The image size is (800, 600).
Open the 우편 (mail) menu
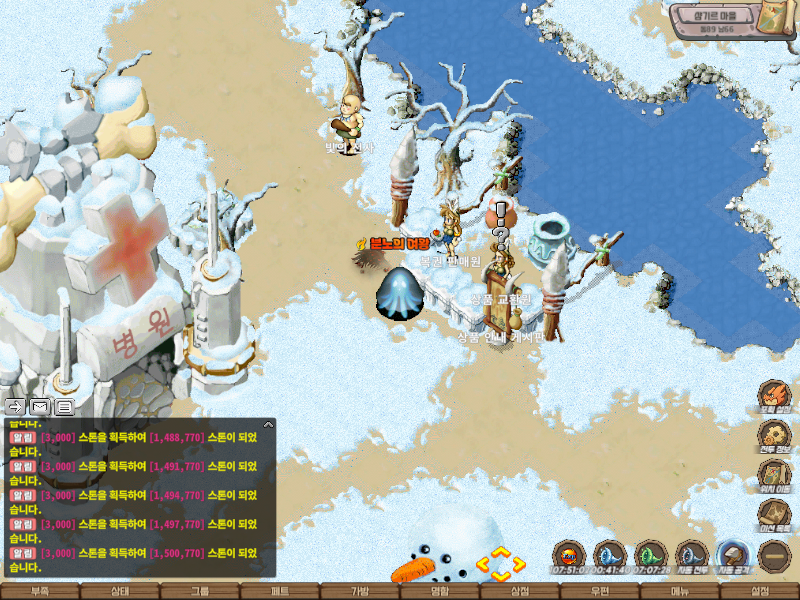click(x=600, y=591)
